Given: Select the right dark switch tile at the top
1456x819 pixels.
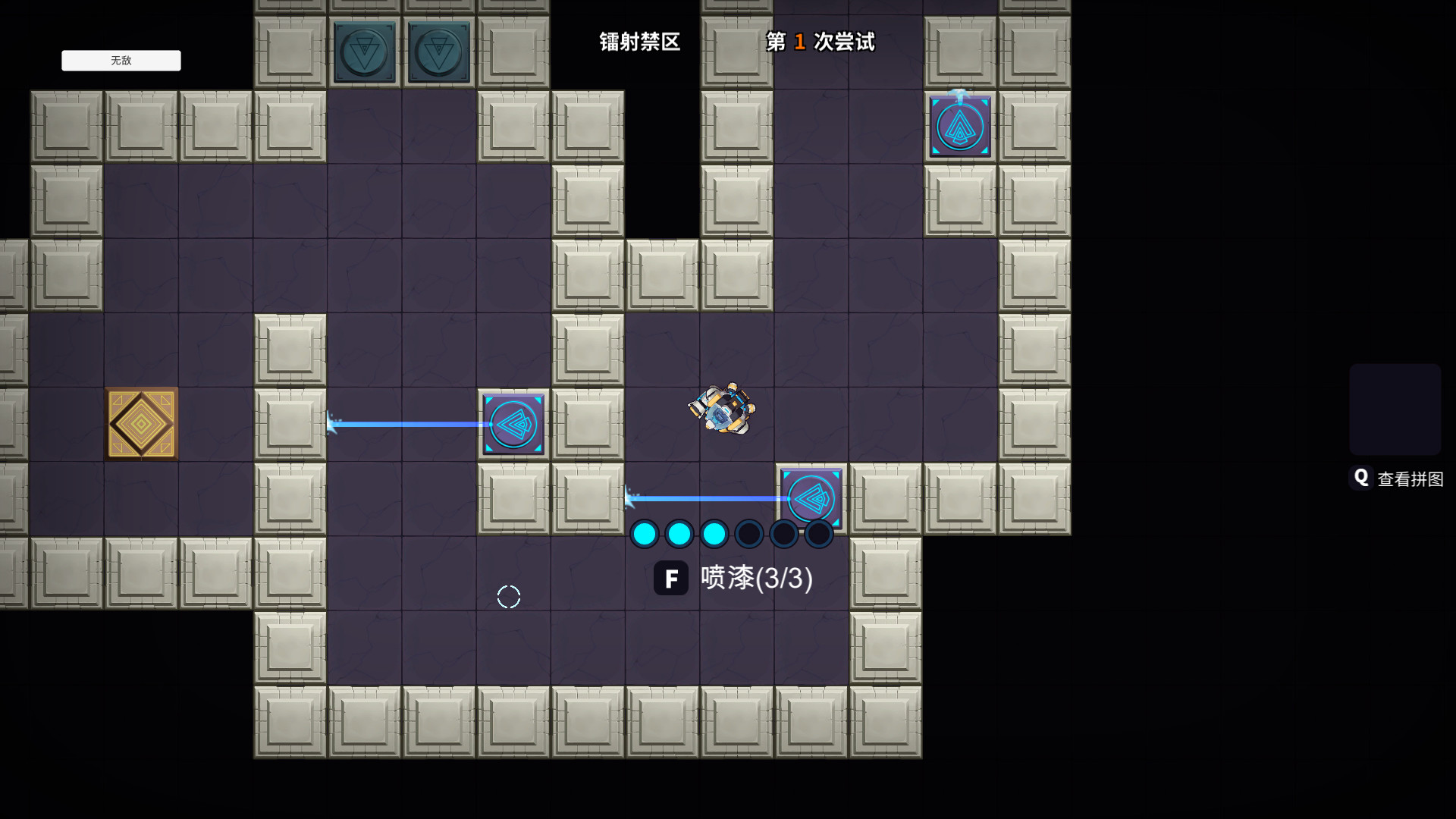Looking at the screenshot, I should [438, 52].
